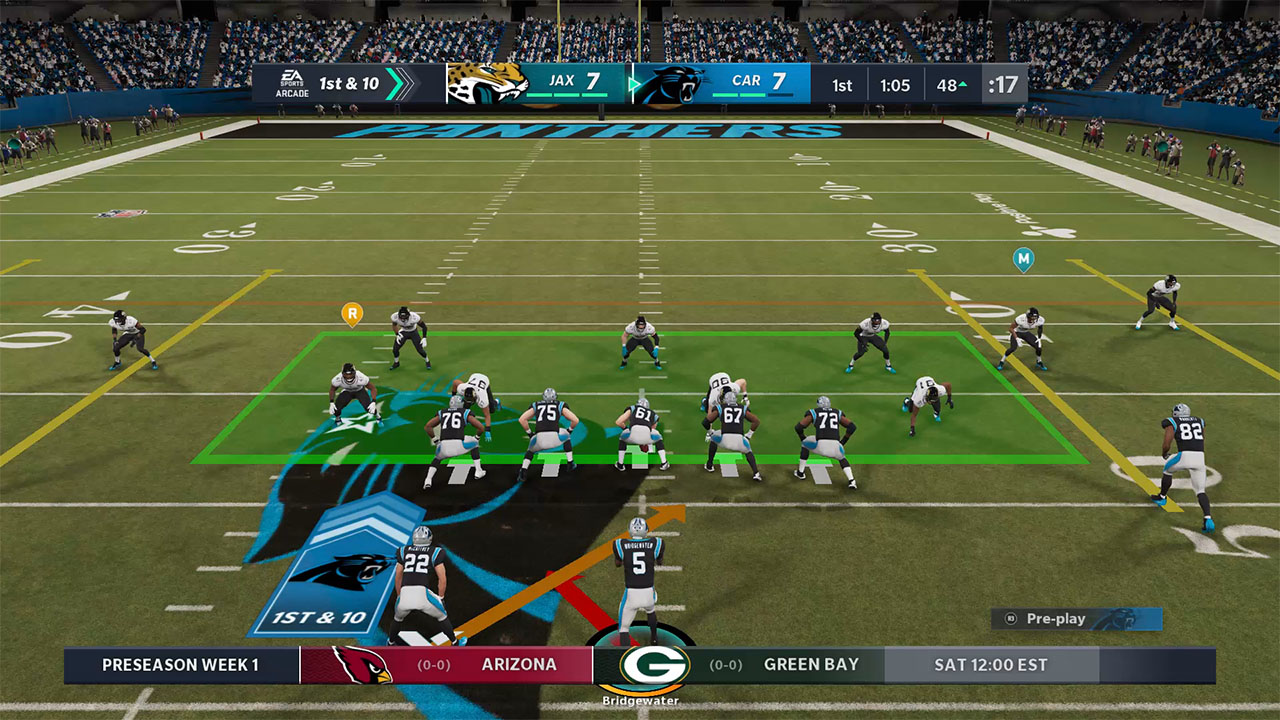Click Bridgewater's nameplate under the quarterback
The image size is (1280, 720).
click(x=639, y=702)
